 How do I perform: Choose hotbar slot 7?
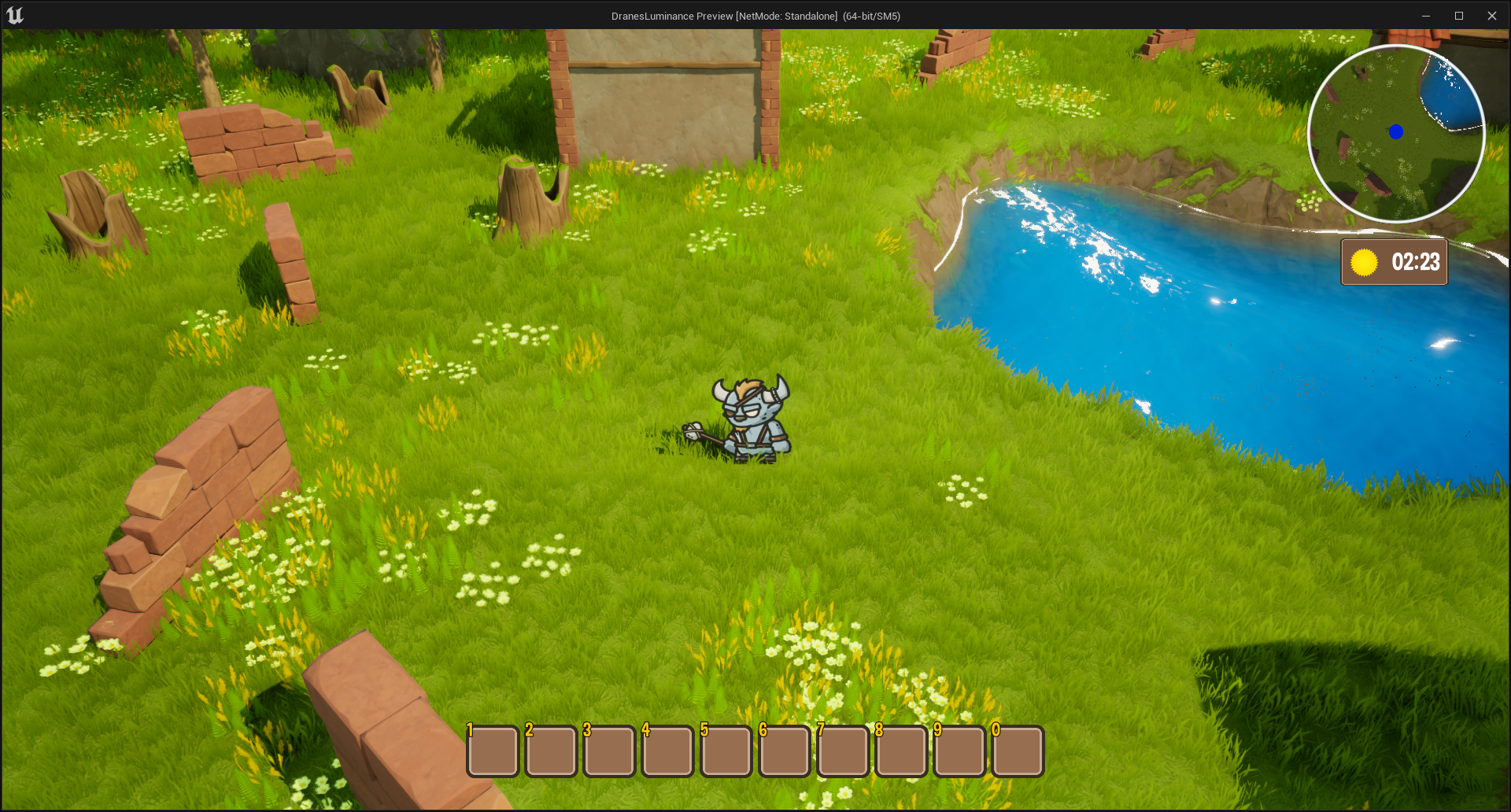(x=843, y=751)
